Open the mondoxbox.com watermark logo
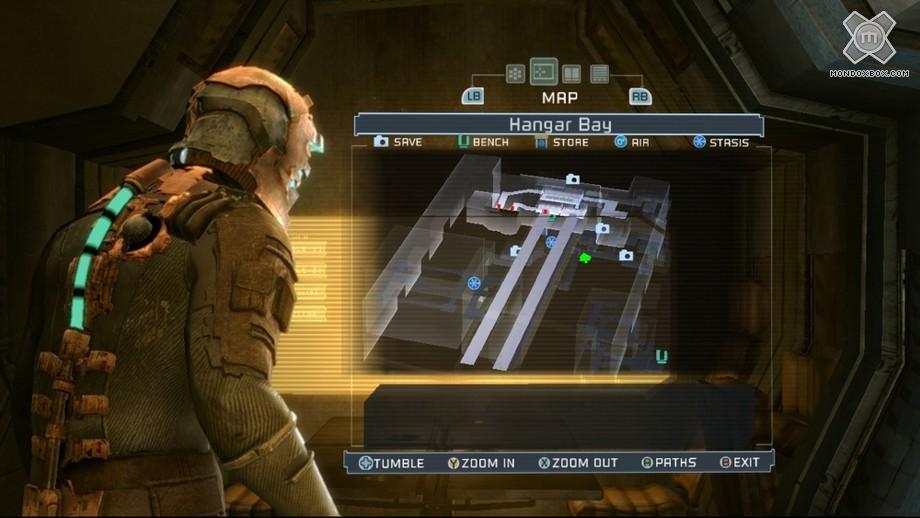Viewport: 920px width, 518px height. click(868, 42)
